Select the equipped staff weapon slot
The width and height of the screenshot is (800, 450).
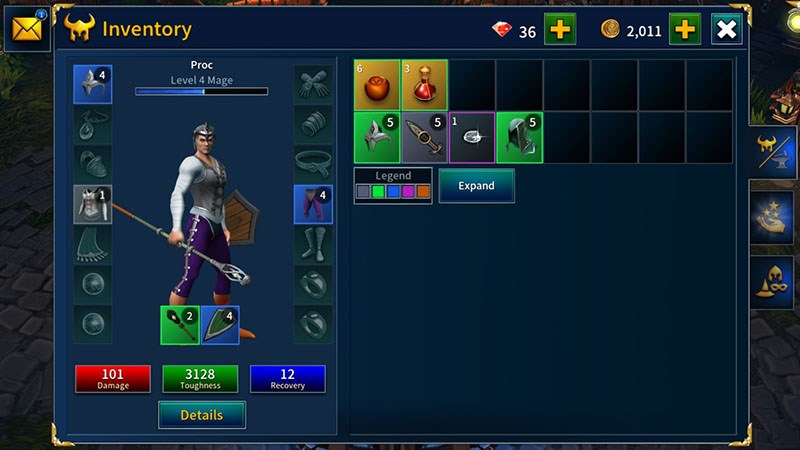pos(179,325)
